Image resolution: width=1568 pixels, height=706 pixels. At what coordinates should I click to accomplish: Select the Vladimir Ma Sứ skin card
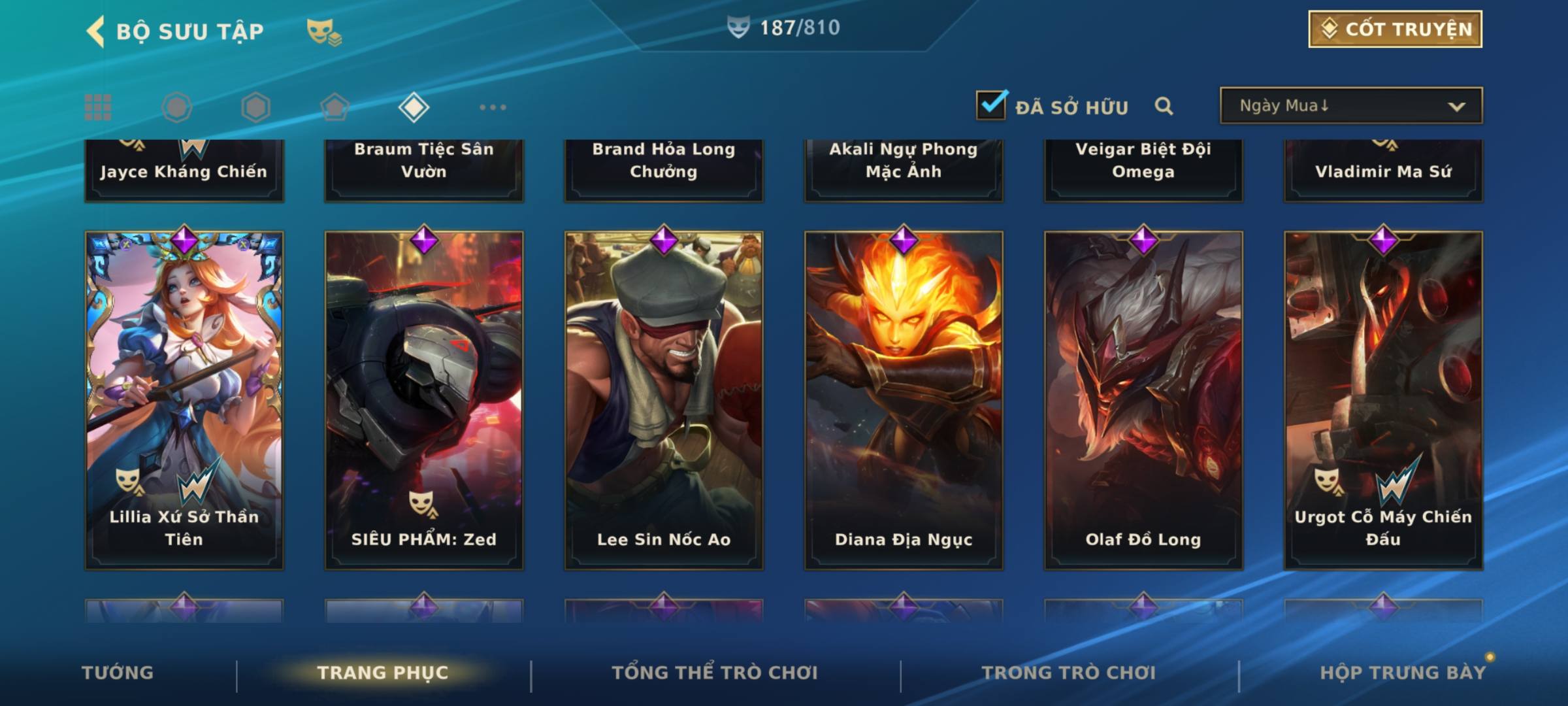click(1383, 170)
